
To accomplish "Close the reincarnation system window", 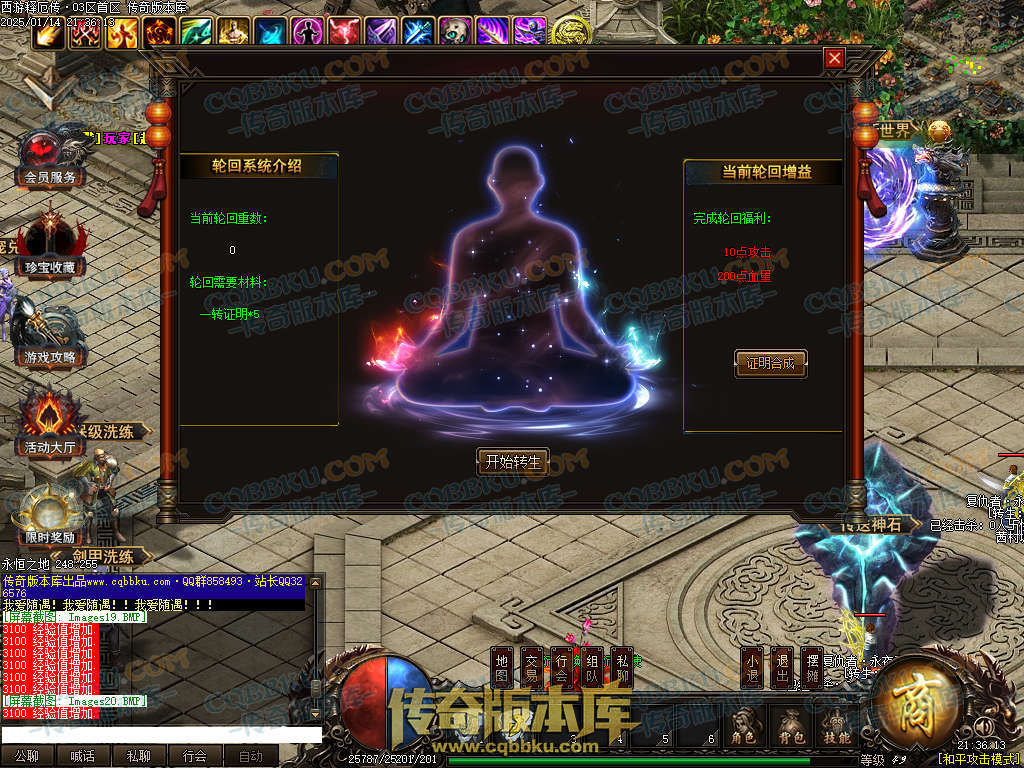I will click(834, 59).
